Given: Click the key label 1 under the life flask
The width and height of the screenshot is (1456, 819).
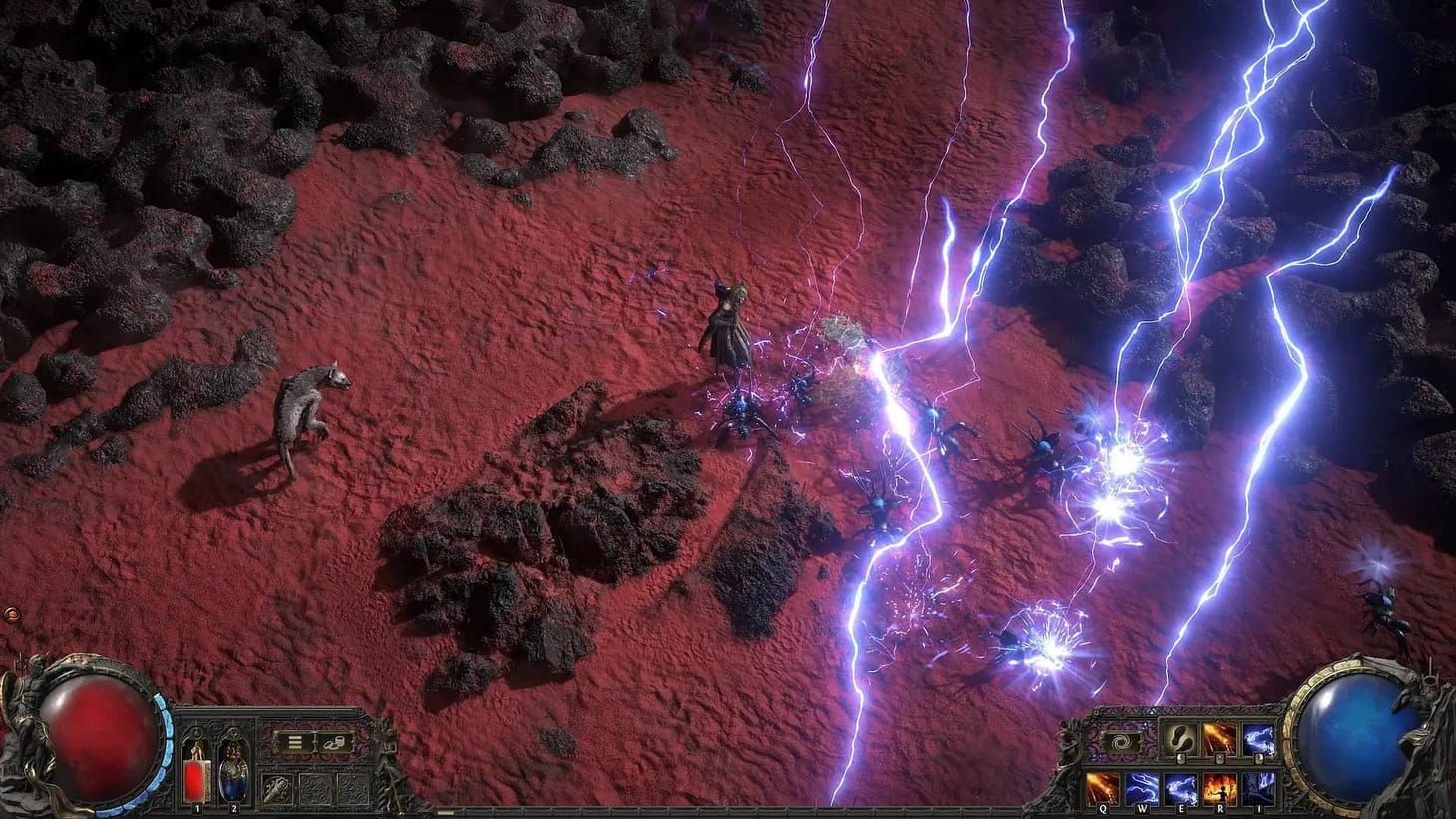Looking at the screenshot, I should point(196,809).
